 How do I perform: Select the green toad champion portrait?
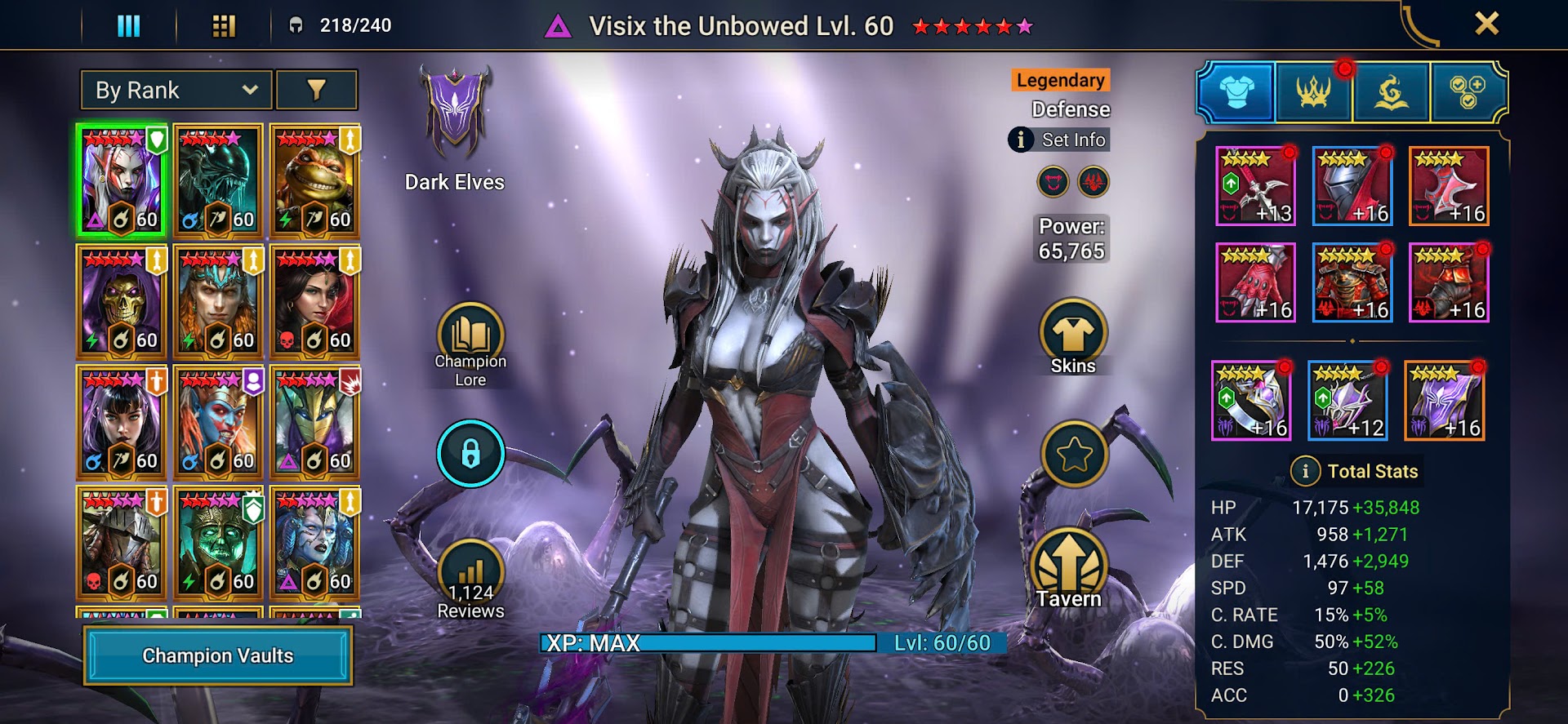314,181
